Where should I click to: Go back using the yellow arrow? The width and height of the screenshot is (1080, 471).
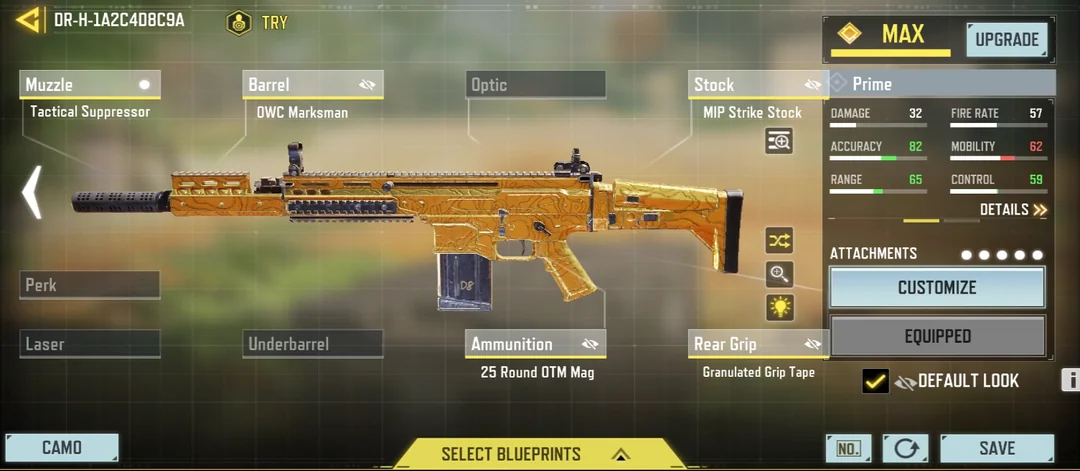click(x=28, y=20)
